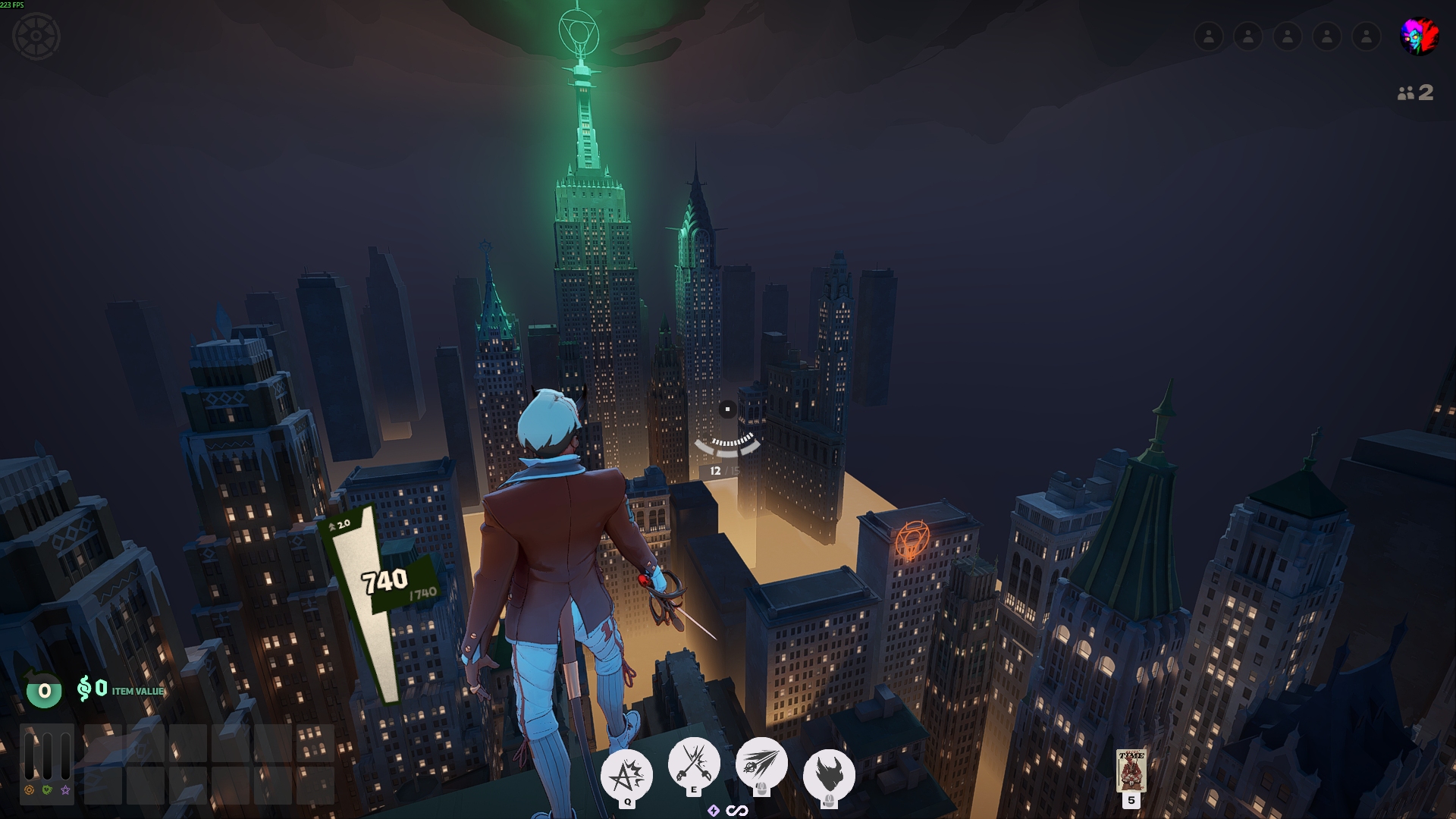Viewport: 1456px width, 819px height.
Task: Click the orange ring stat icon
Action: click(x=30, y=790)
